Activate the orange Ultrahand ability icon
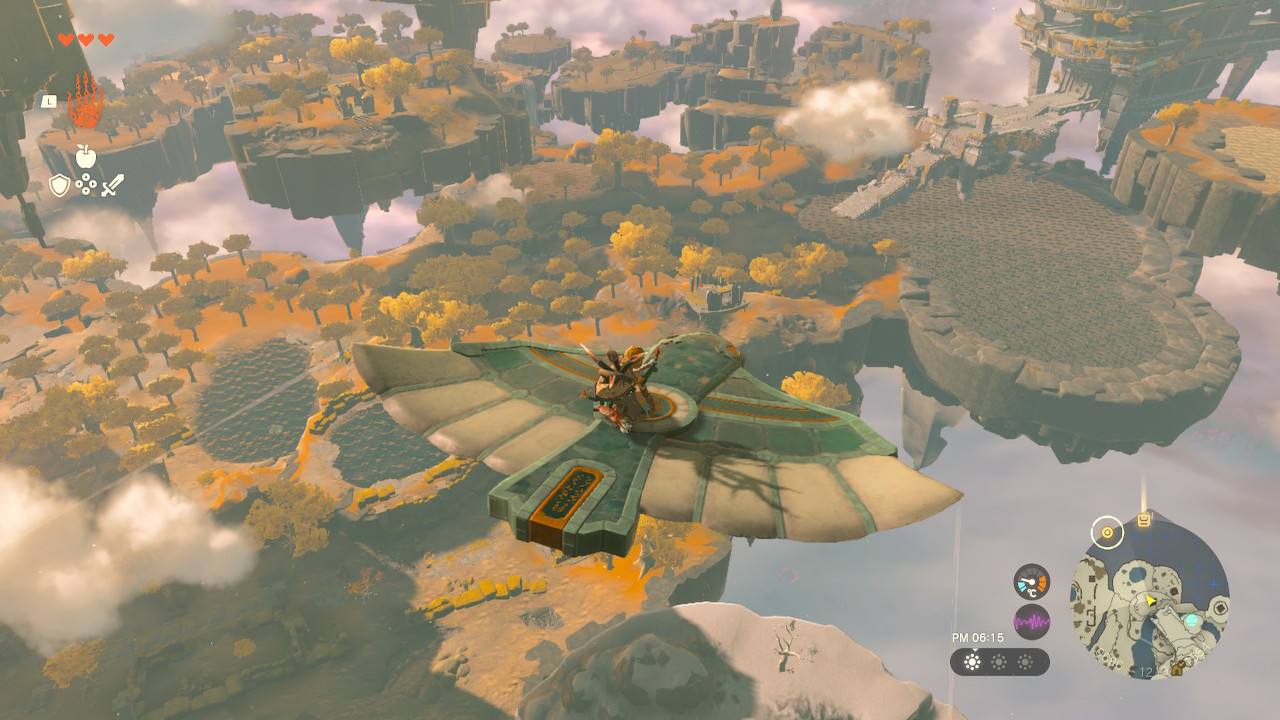1280x720 pixels. (85, 103)
